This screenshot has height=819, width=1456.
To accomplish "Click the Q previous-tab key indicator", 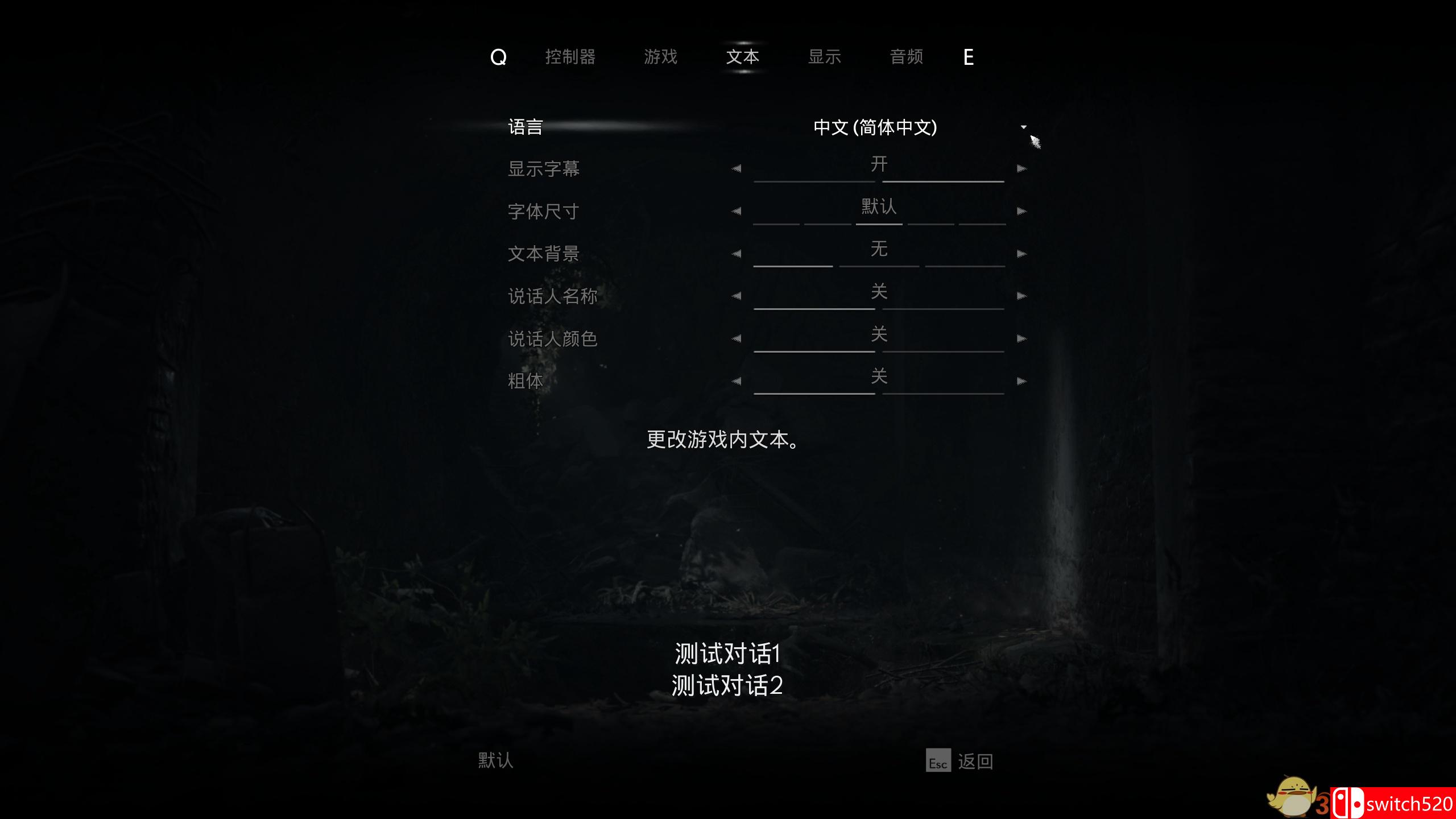I will click(498, 57).
